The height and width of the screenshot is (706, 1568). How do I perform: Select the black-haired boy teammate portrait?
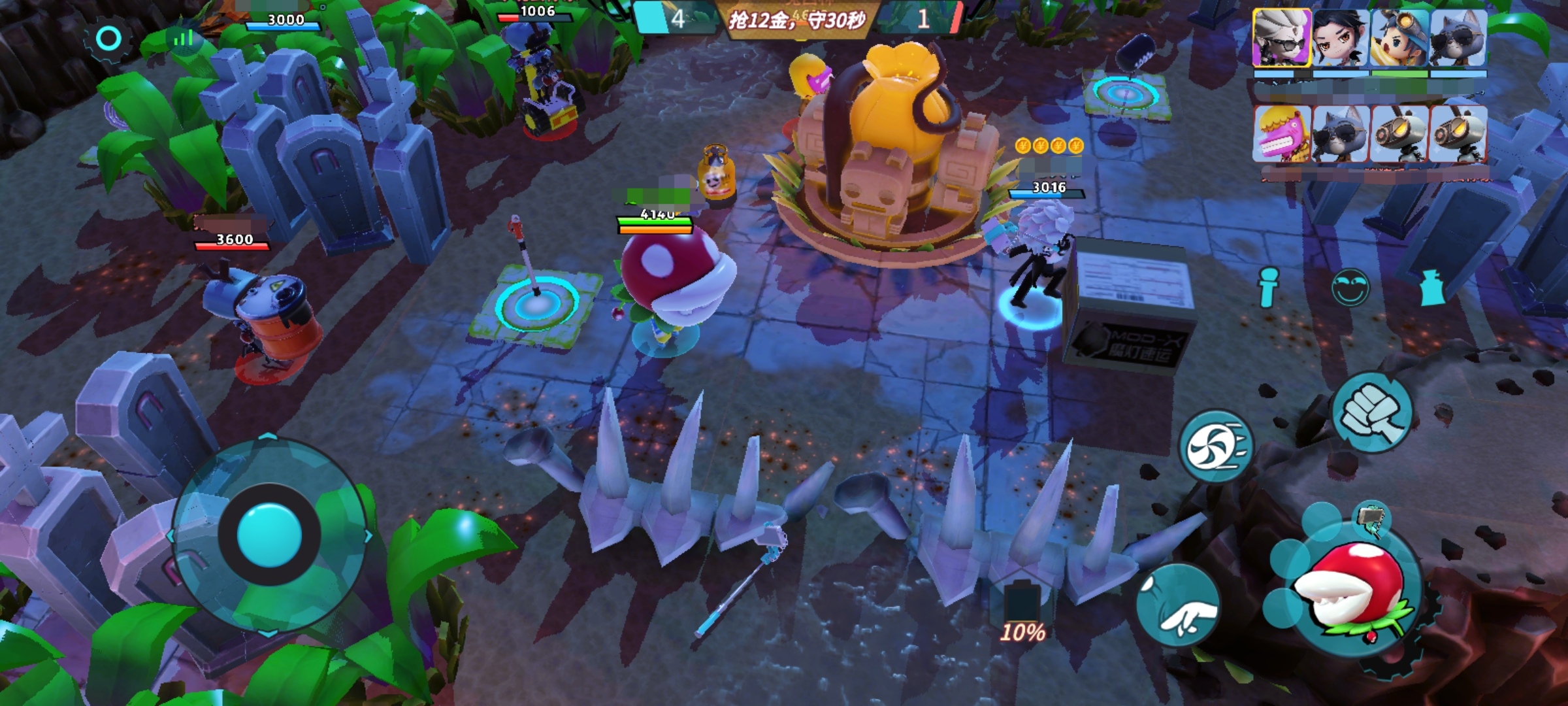(x=1341, y=38)
